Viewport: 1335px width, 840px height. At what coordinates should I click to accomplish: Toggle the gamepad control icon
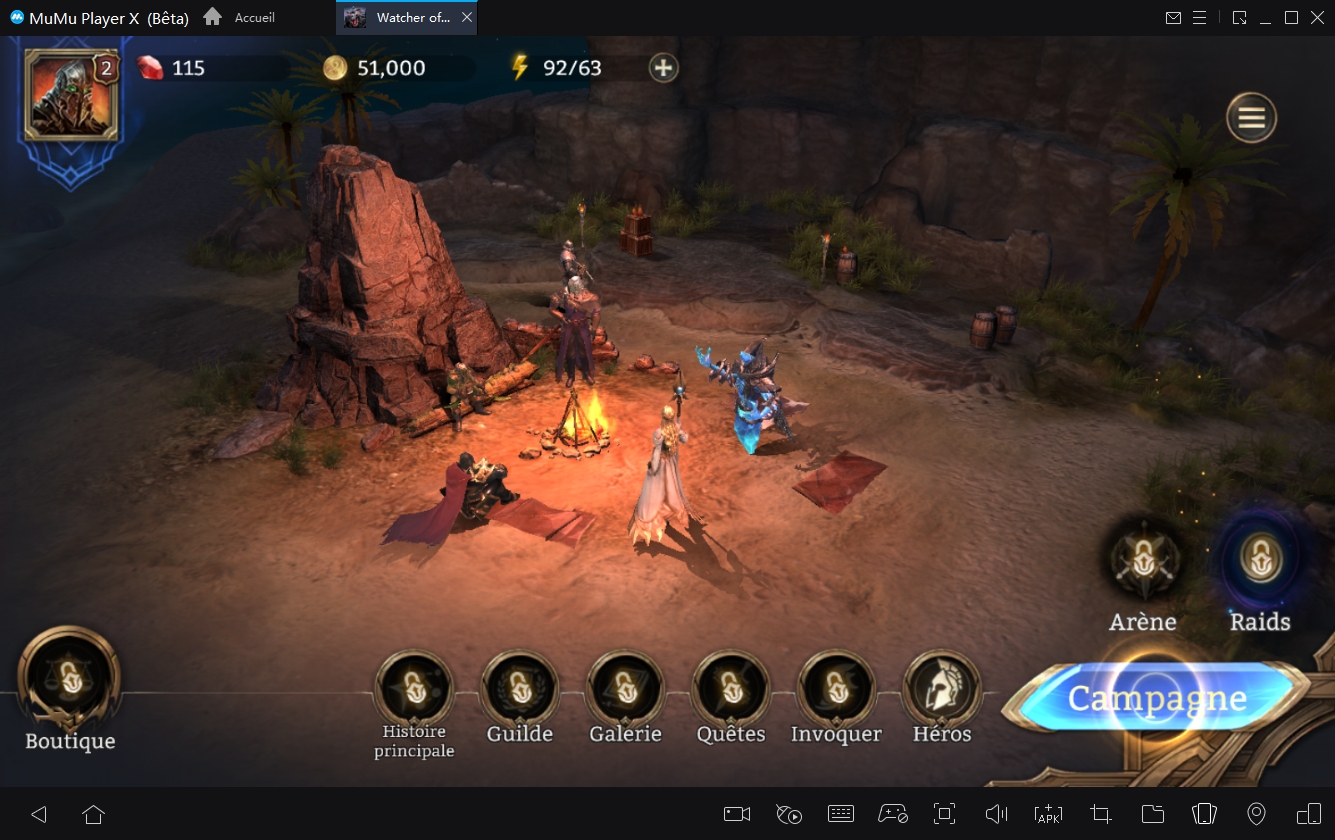click(x=892, y=813)
